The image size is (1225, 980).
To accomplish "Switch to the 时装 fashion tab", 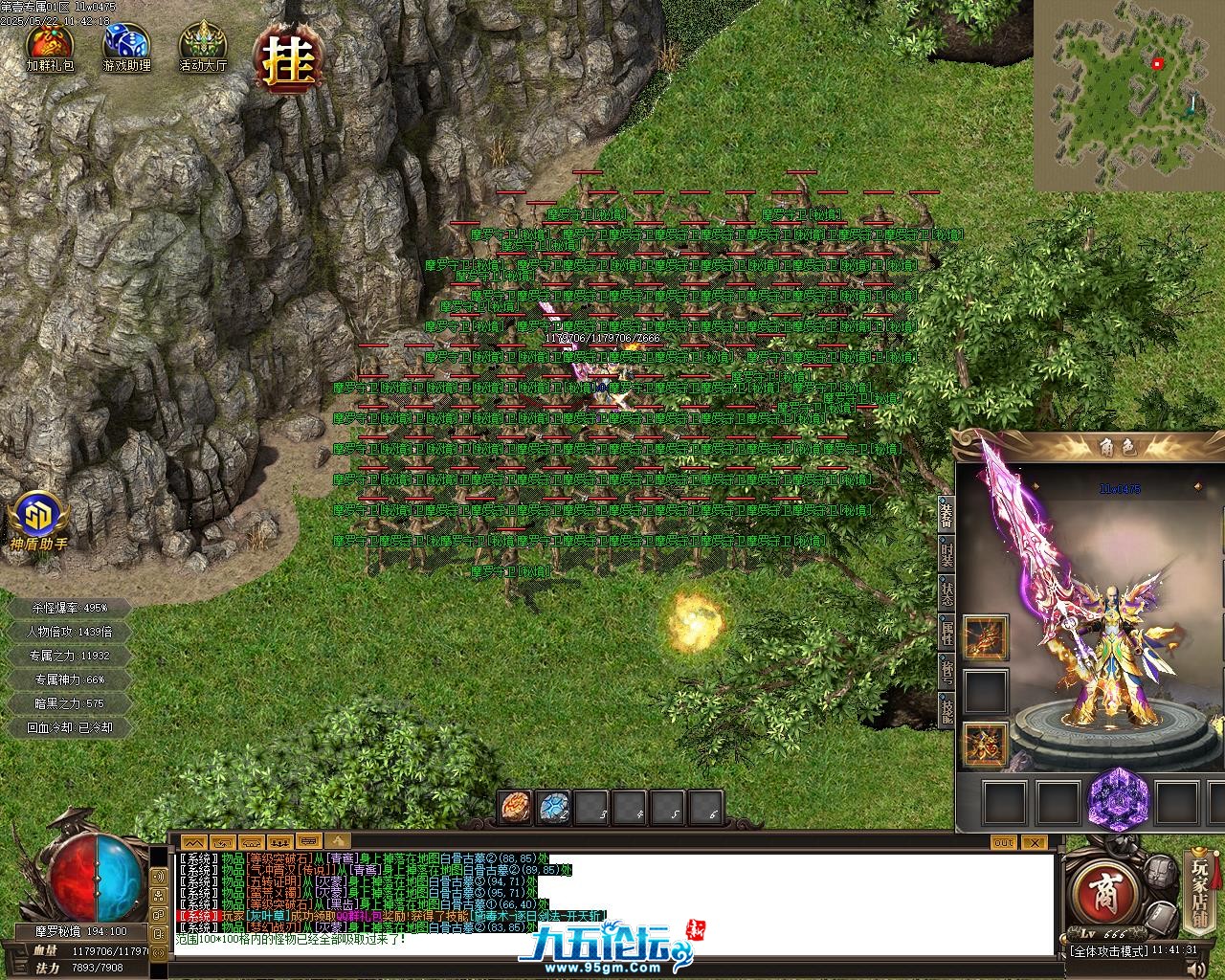I will coord(946,555).
